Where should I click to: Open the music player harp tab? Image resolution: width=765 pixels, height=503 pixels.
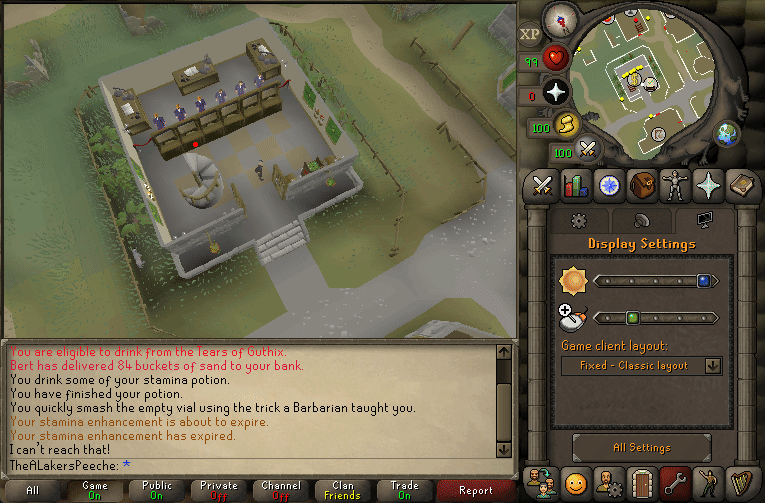pos(741,483)
